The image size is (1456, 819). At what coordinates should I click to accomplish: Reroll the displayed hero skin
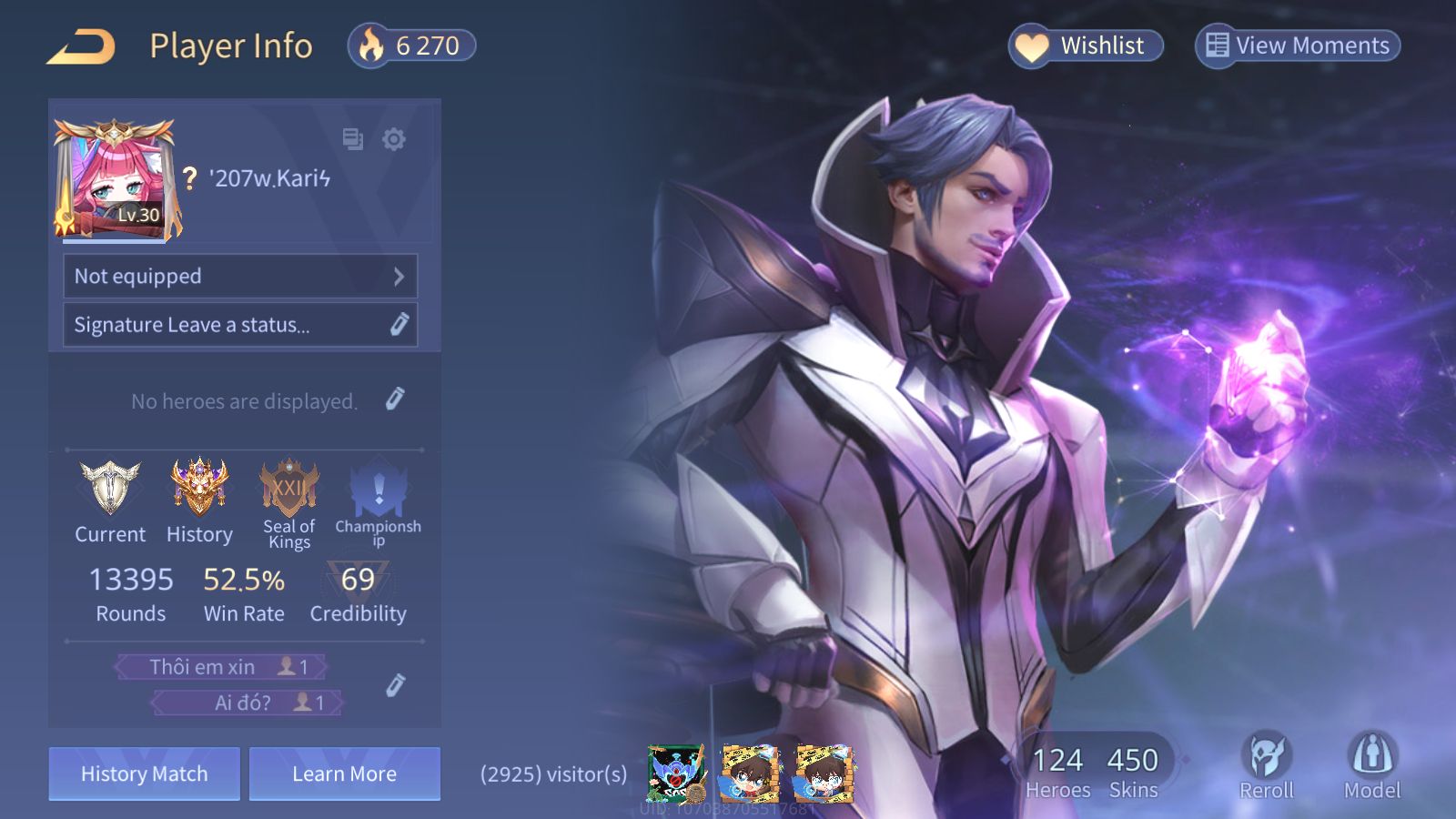[x=1266, y=764]
